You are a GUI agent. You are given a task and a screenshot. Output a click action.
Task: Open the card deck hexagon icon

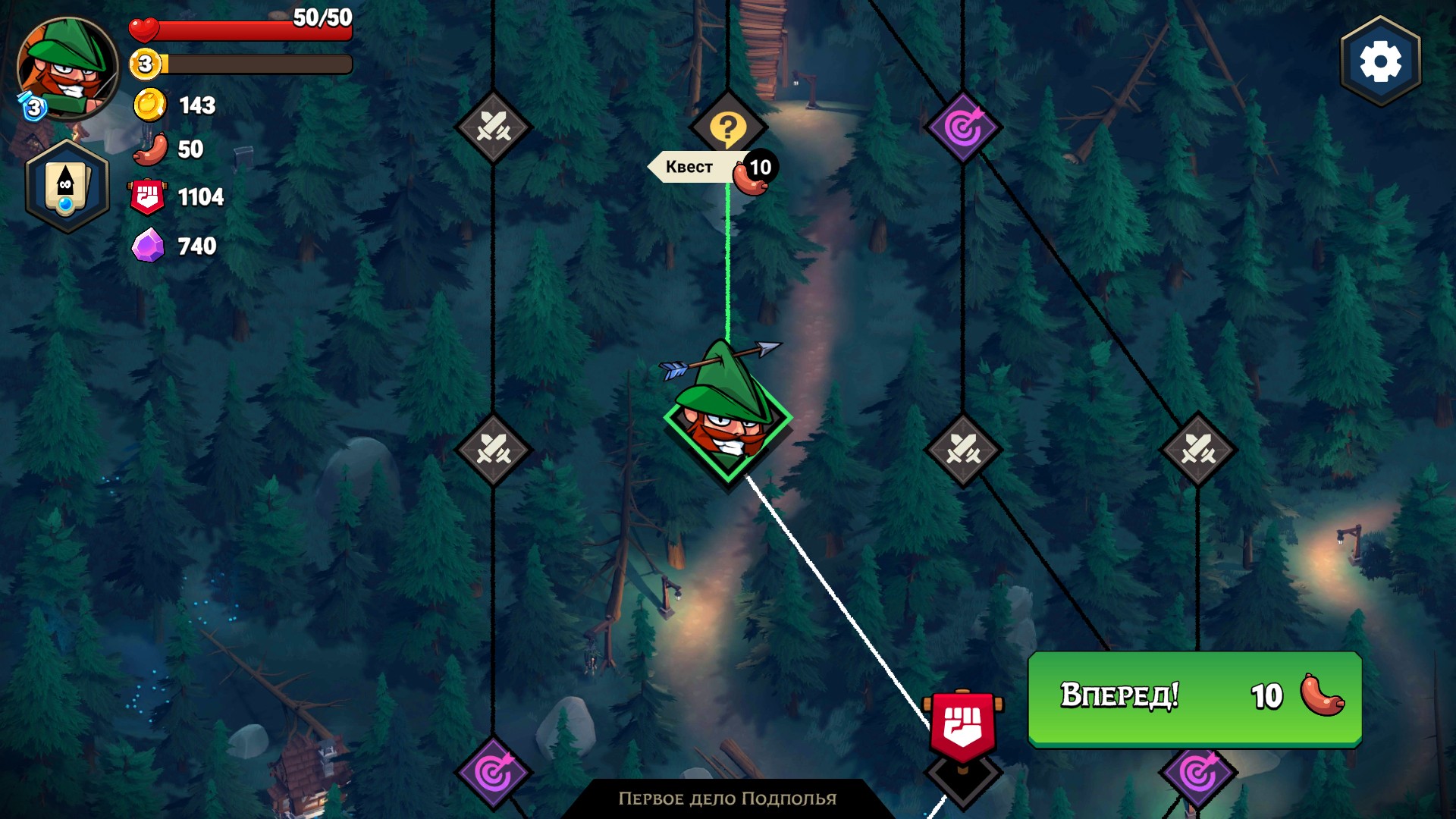pos(67,187)
